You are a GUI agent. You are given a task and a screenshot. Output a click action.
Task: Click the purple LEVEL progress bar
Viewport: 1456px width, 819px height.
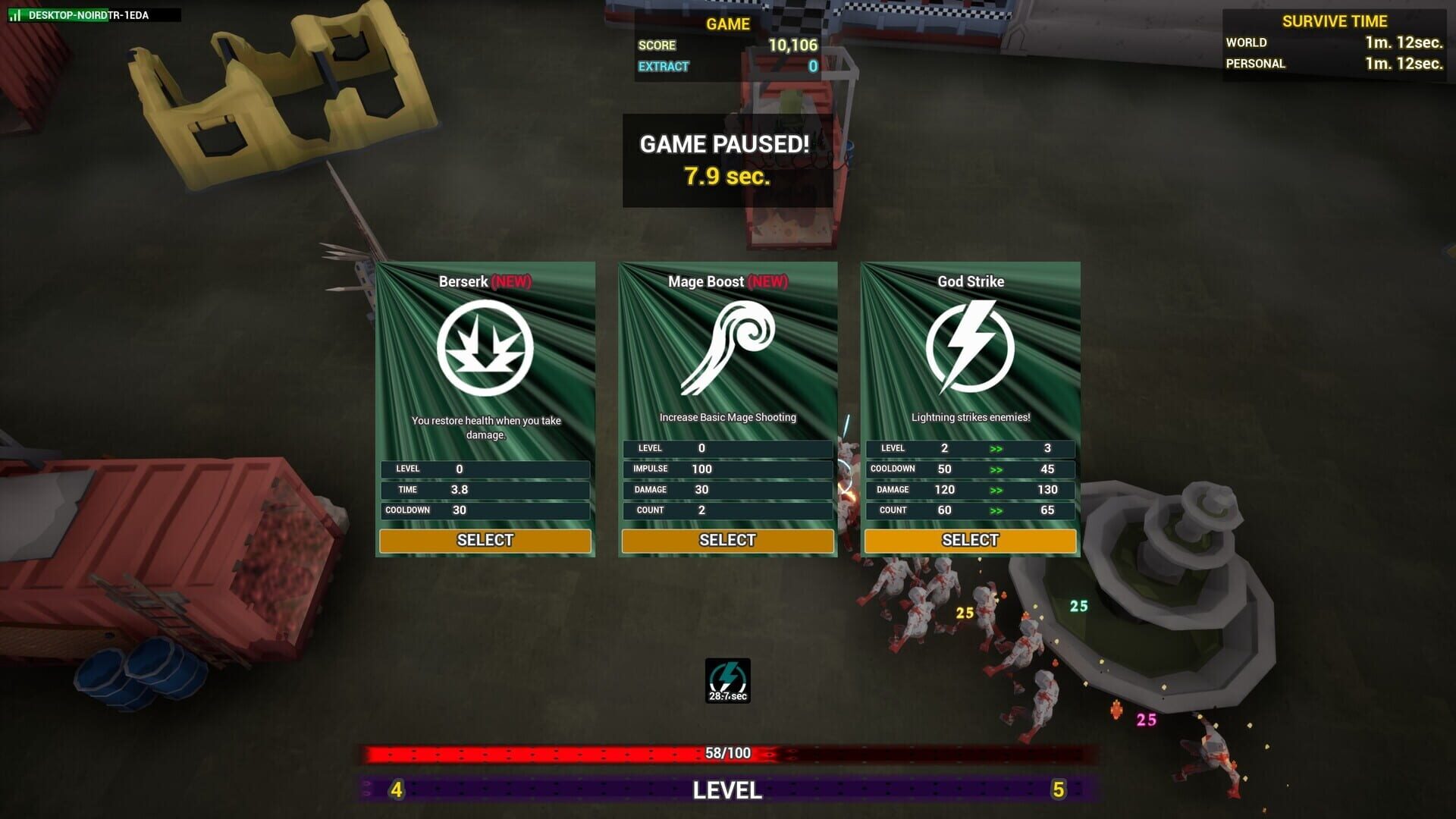coord(726,789)
